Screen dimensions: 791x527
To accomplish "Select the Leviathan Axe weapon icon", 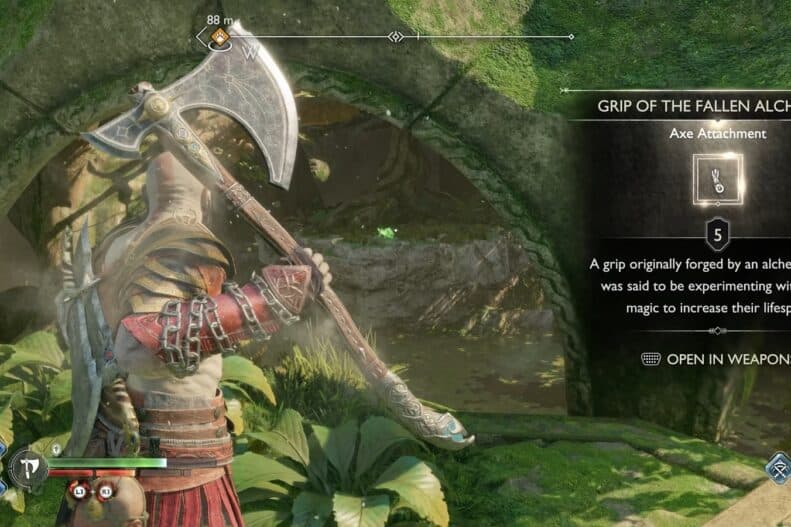I will tap(27, 466).
